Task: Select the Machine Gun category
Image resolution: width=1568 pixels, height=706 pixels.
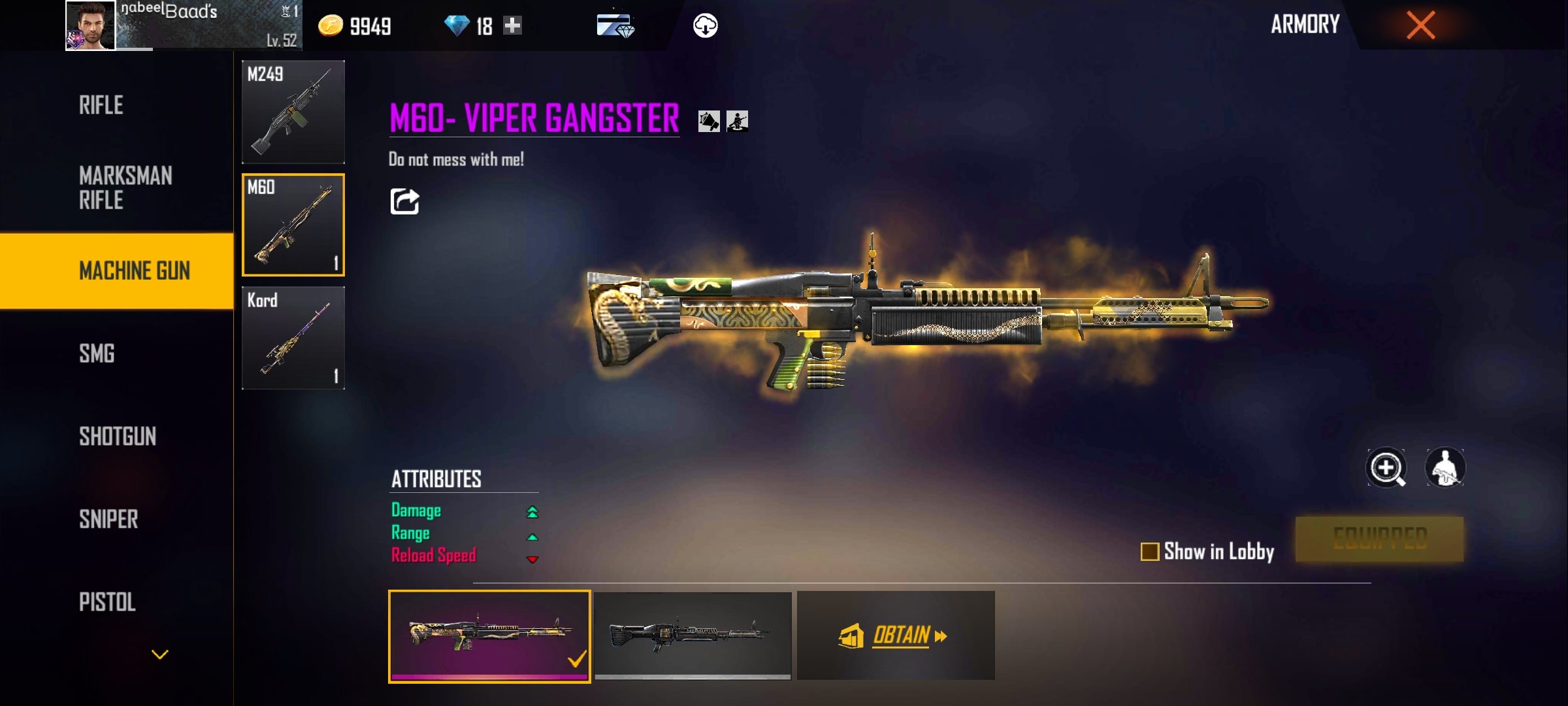Action: 134,271
